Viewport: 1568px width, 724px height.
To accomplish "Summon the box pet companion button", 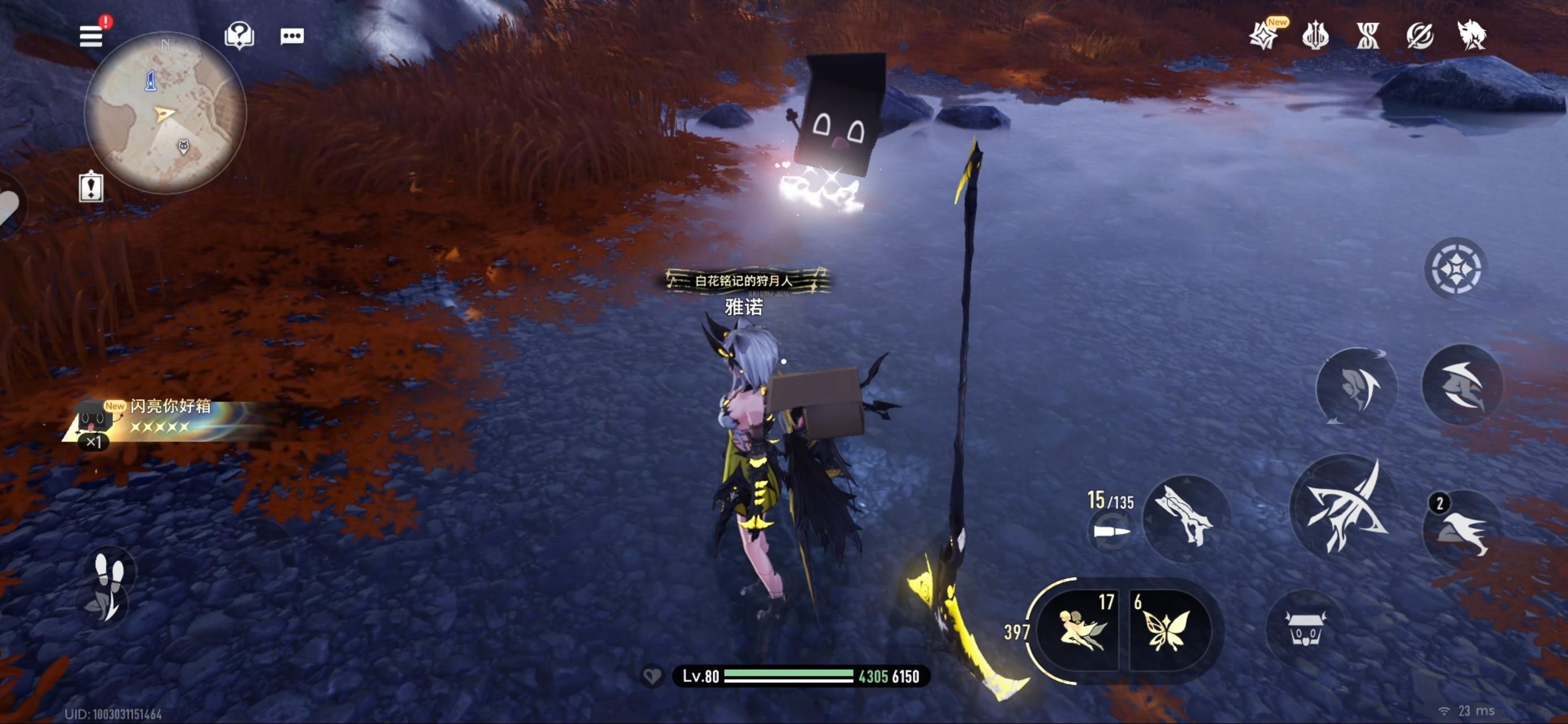I will (x=1305, y=628).
